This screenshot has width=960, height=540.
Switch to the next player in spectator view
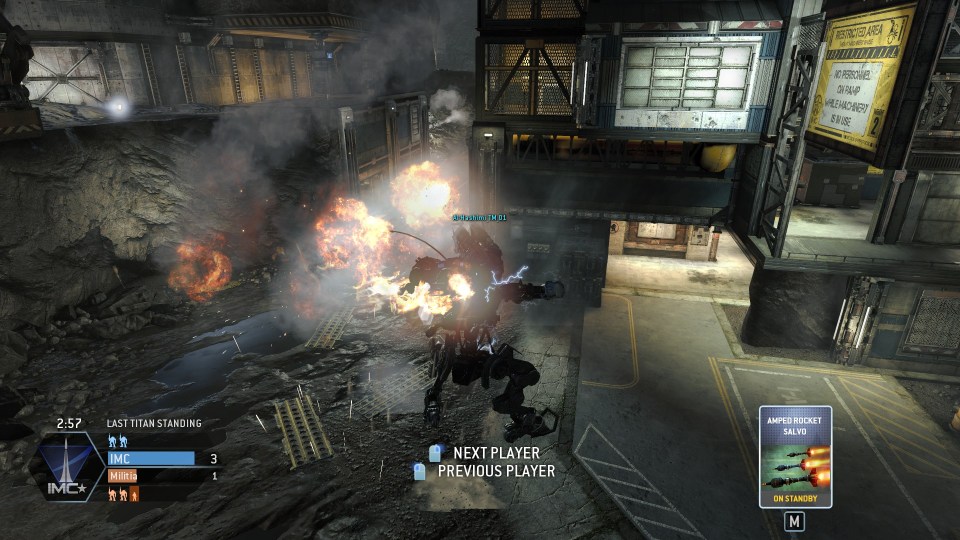coord(485,453)
